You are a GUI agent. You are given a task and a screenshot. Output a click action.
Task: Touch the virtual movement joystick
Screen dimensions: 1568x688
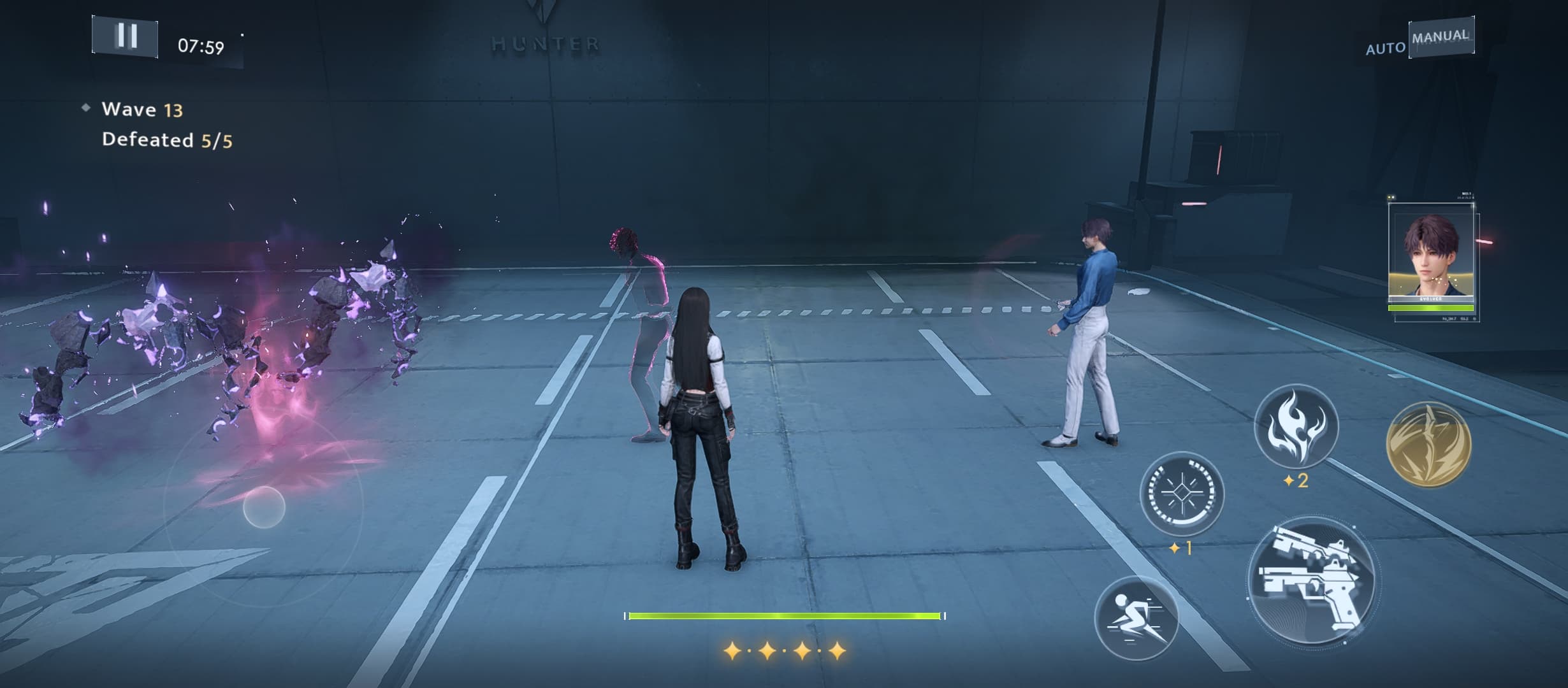[264, 507]
